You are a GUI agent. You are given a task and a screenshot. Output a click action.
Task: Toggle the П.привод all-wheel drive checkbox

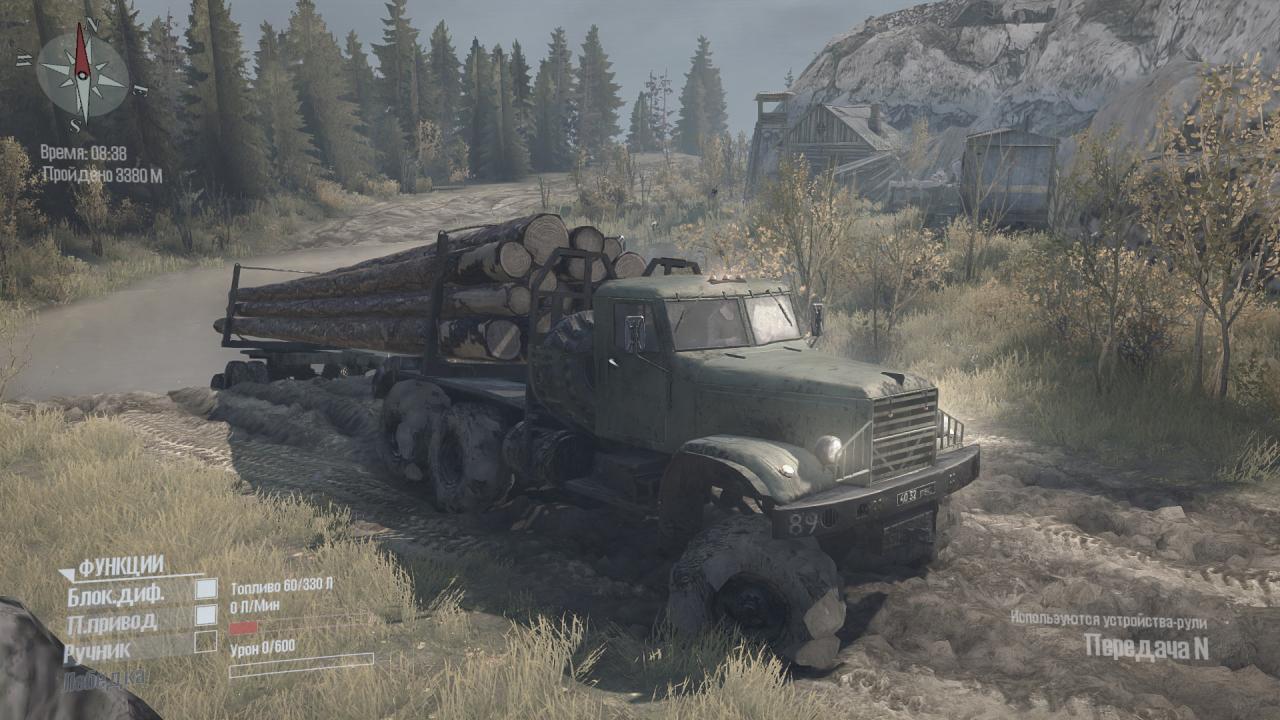coord(206,615)
